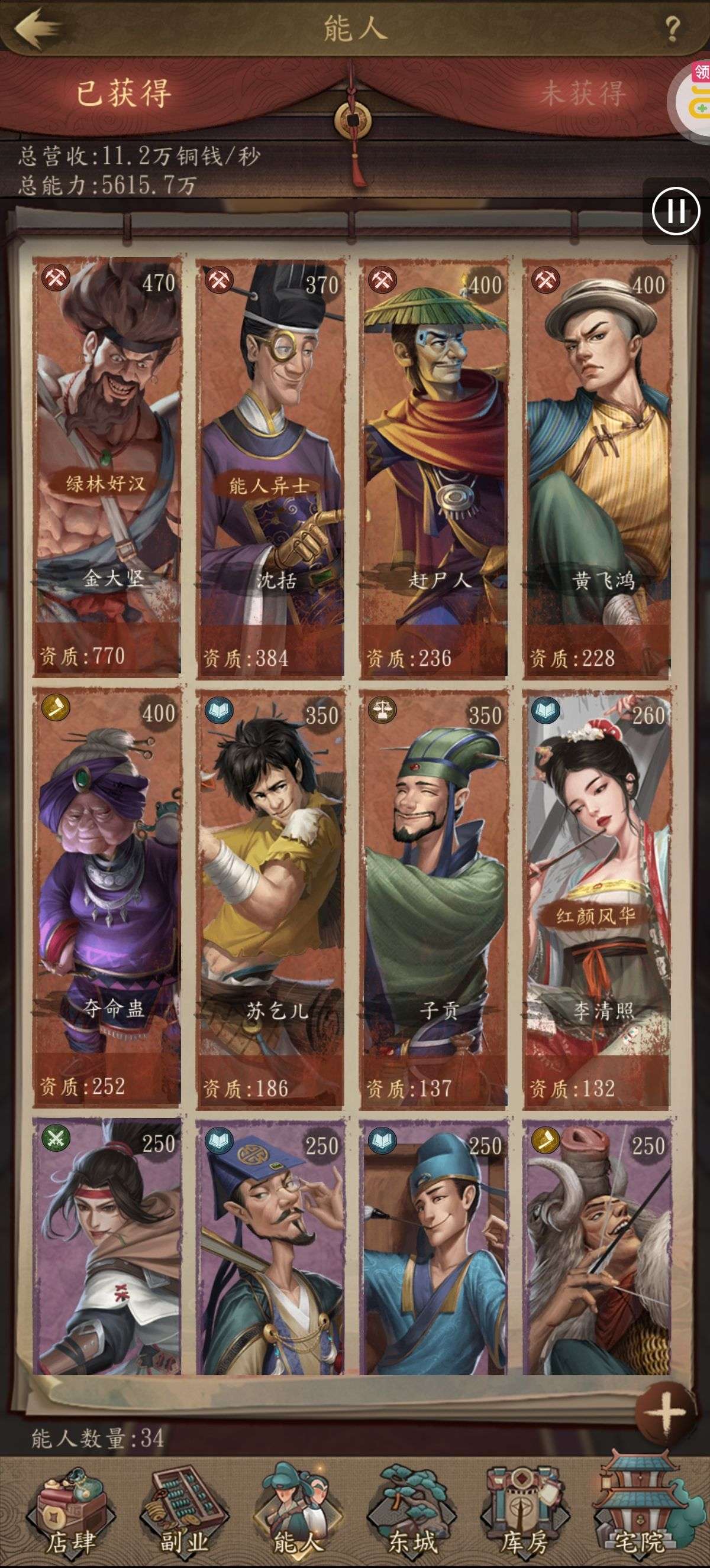
Task: Select the 已获得 tab
Action: [124, 94]
